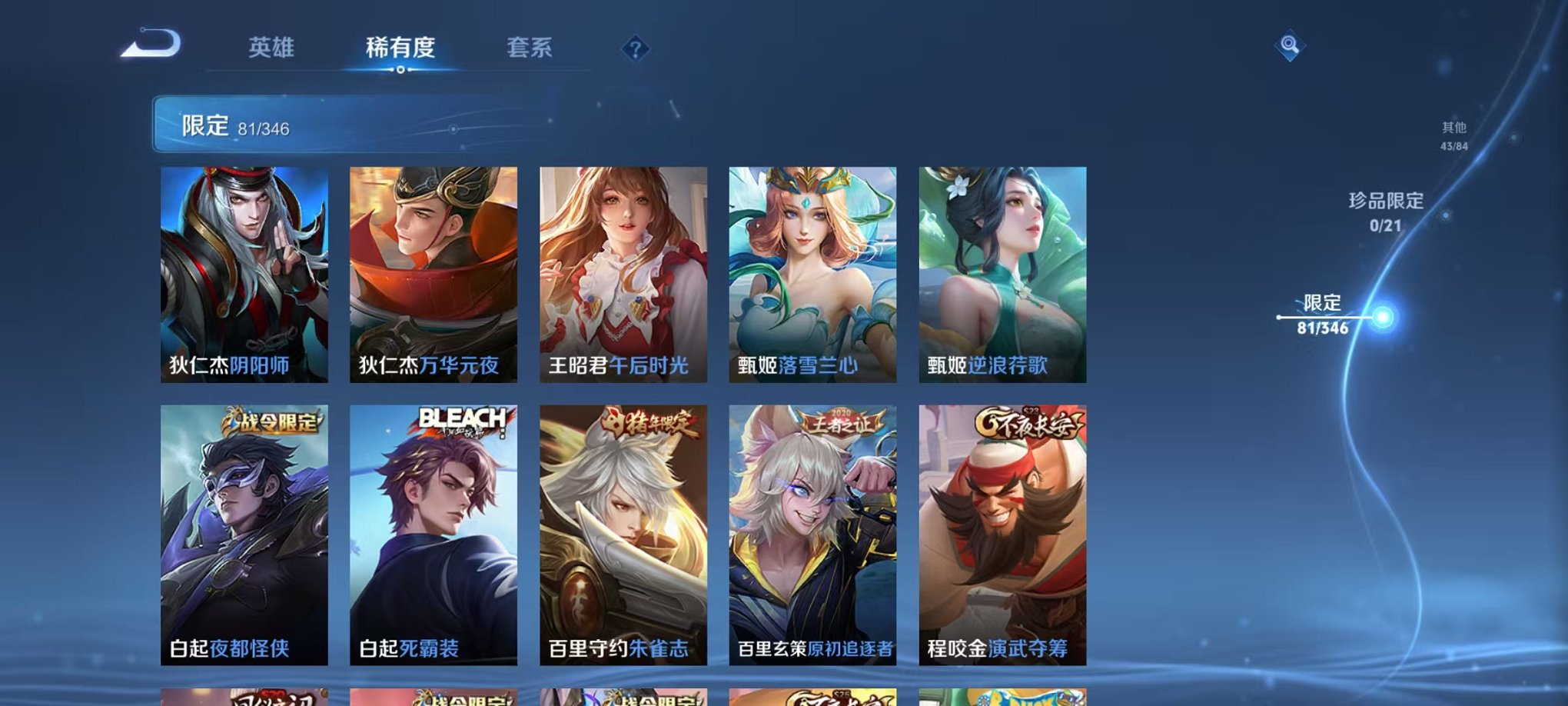Switch to the 英雄 tab
The height and width of the screenshot is (706, 1568).
273,48
